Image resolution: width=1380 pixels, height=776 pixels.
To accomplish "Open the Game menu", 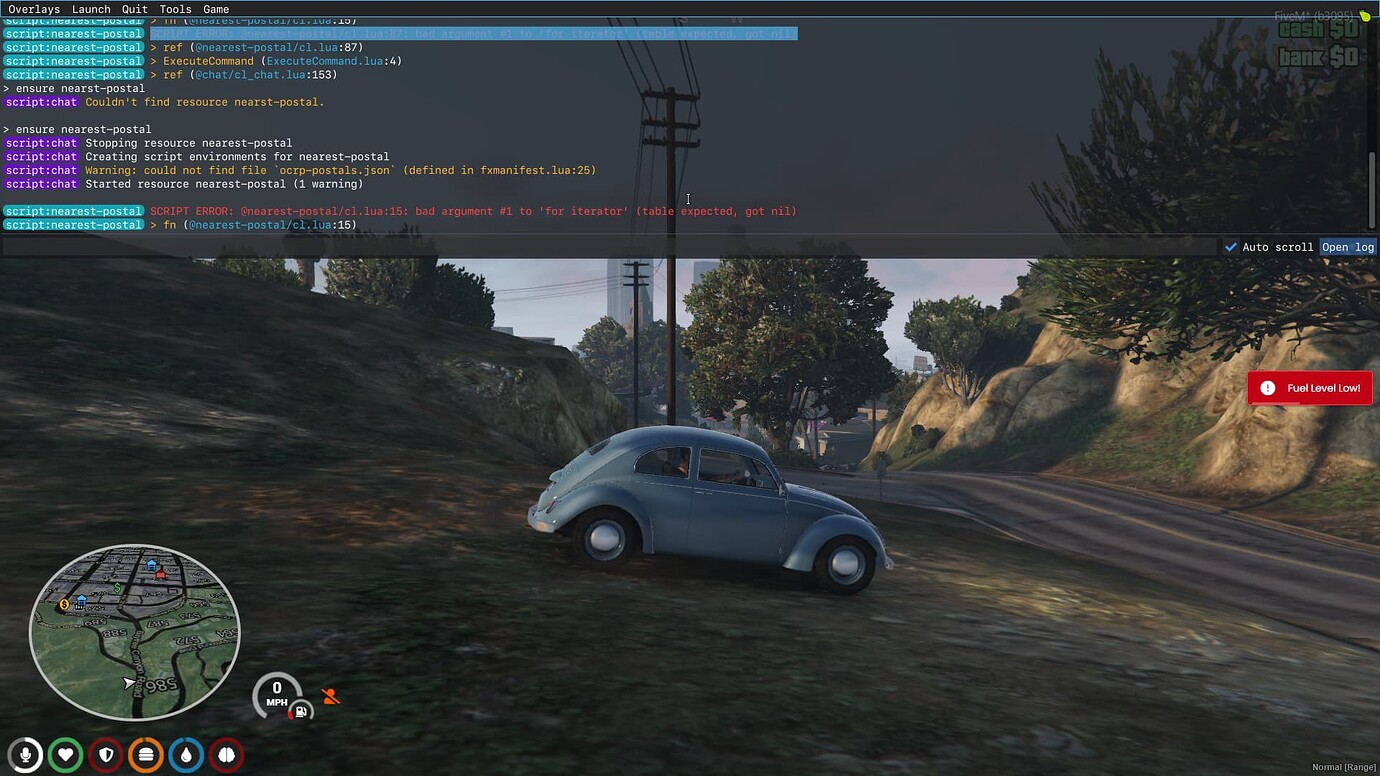I will click(218, 9).
